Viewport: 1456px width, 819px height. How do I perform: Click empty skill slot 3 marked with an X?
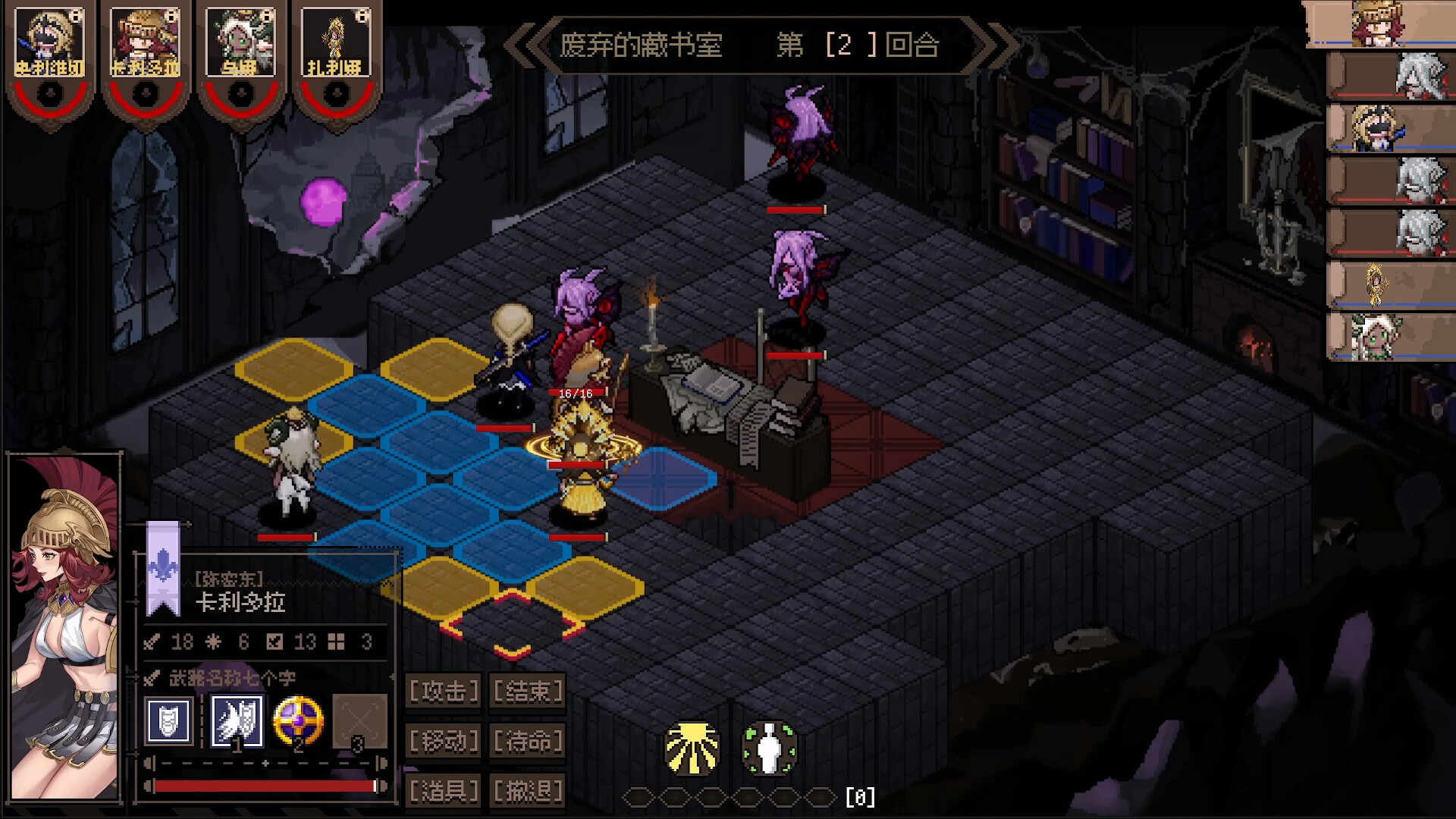(x=362, y=720)
